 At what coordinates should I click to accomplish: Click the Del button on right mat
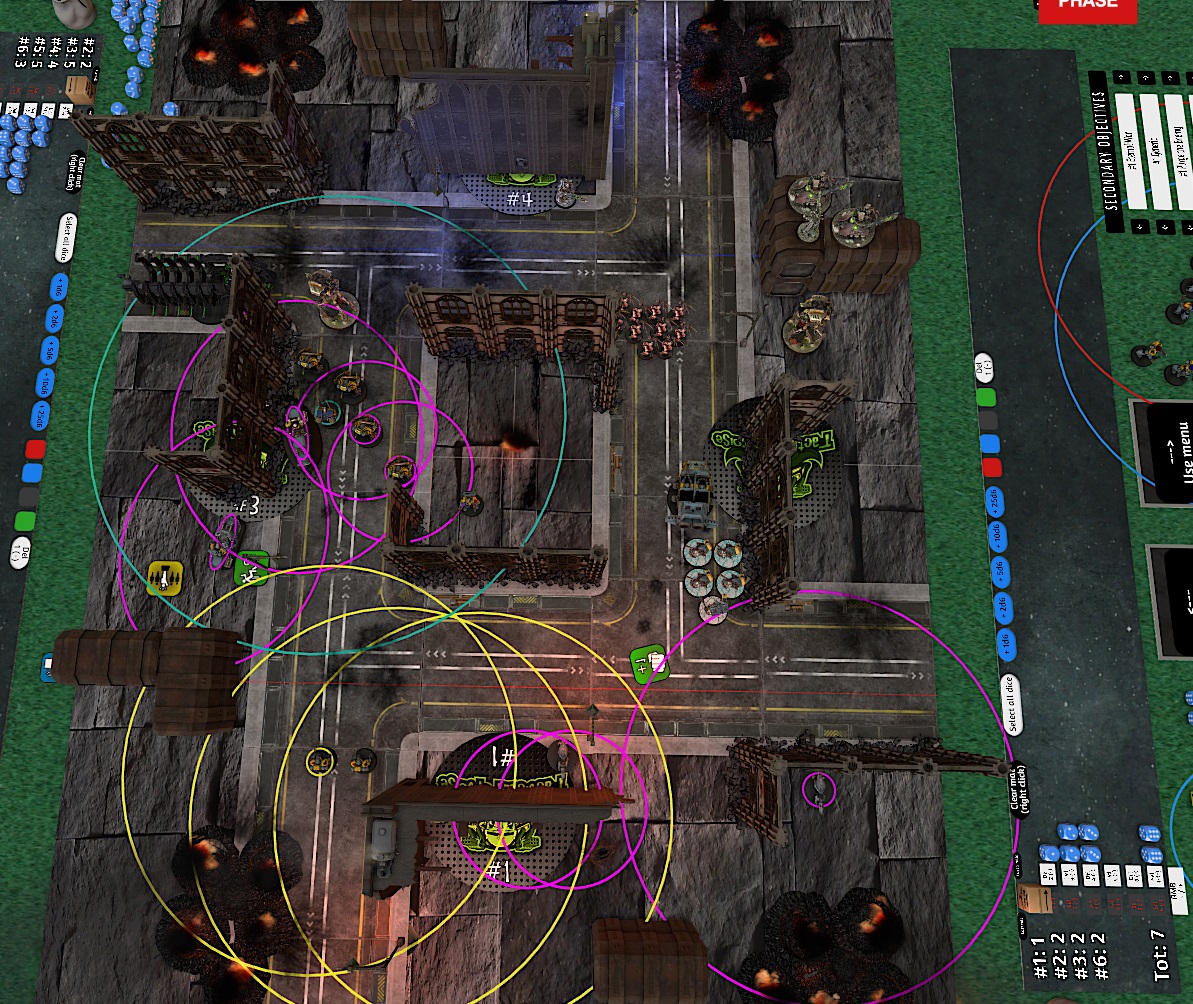985,367
